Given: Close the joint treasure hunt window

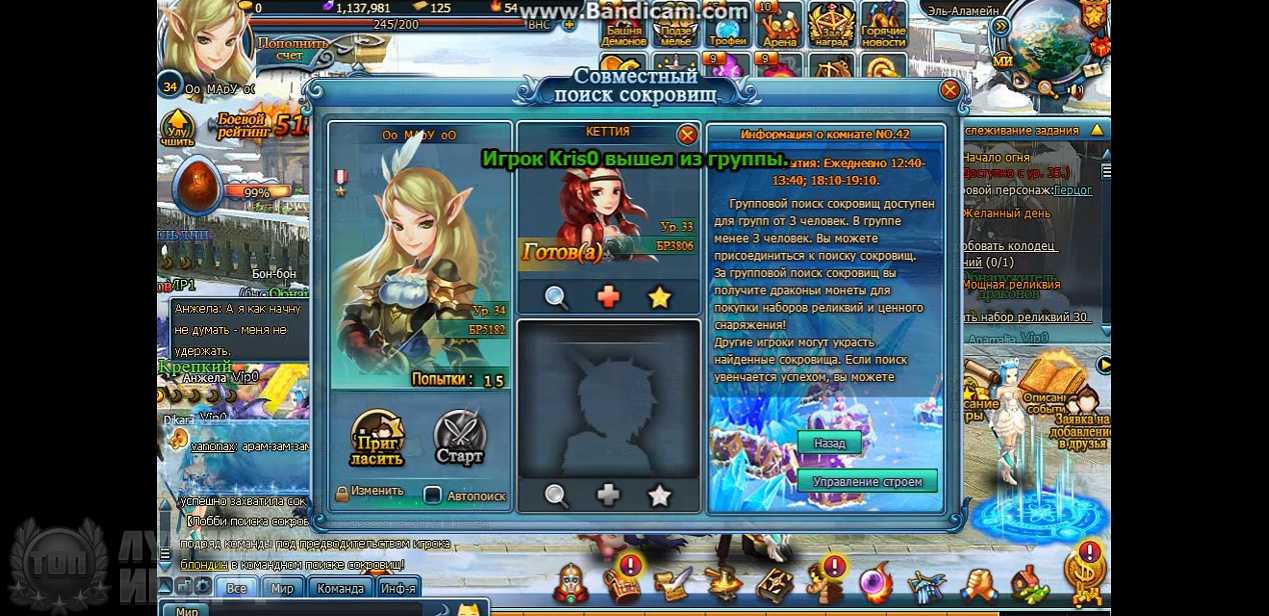Looking at the screenshot, I should [x=950, y=90].
